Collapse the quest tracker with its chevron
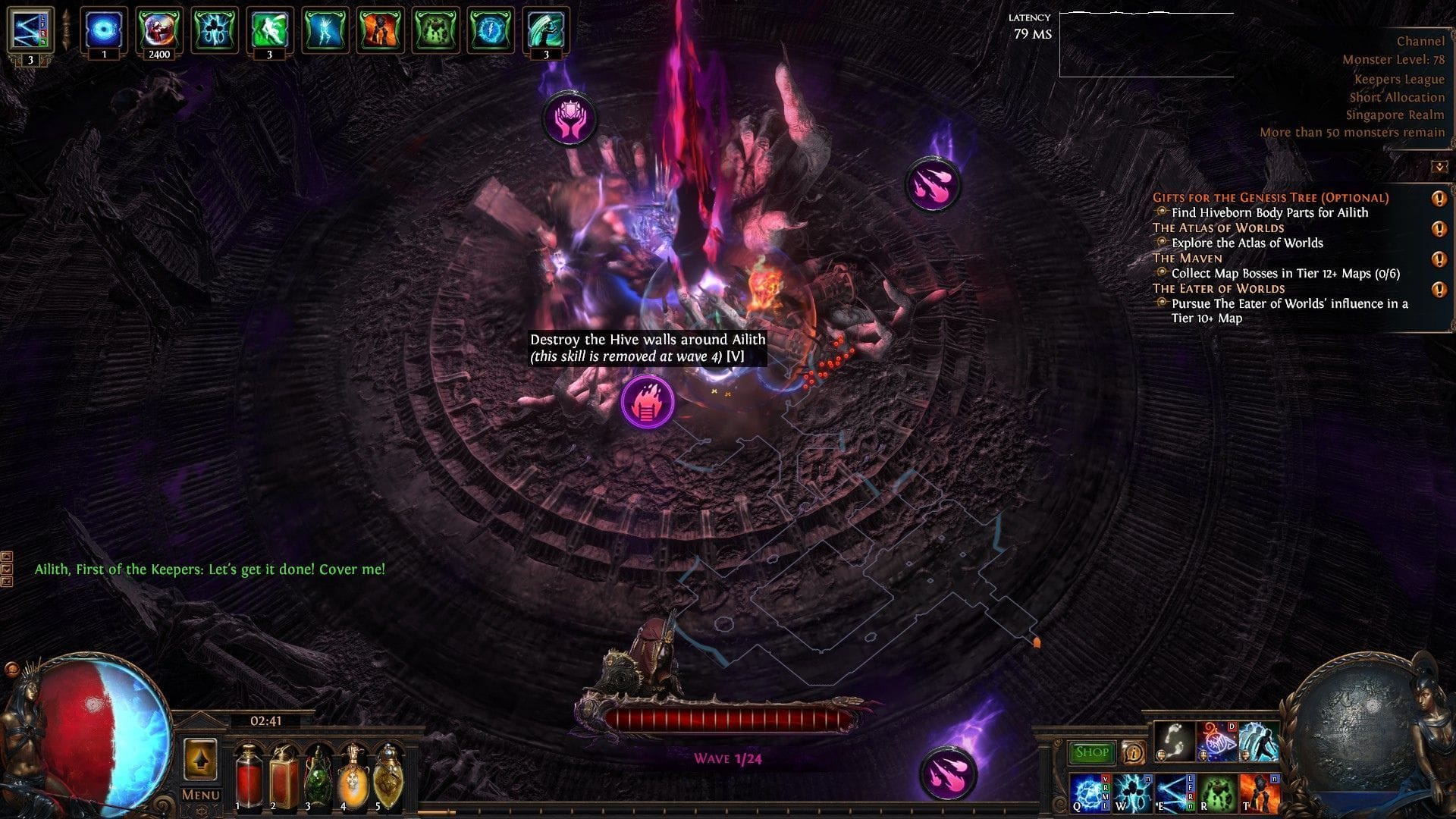Screen dimensions: 1456x819 point(1438,167)
